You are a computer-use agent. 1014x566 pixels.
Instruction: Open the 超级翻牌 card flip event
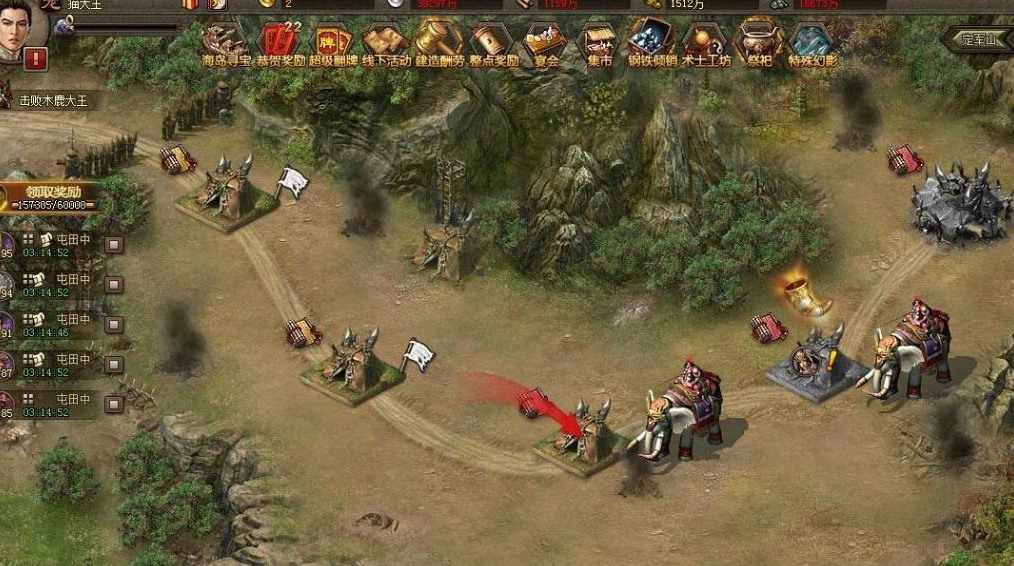[x=333, y=42]
